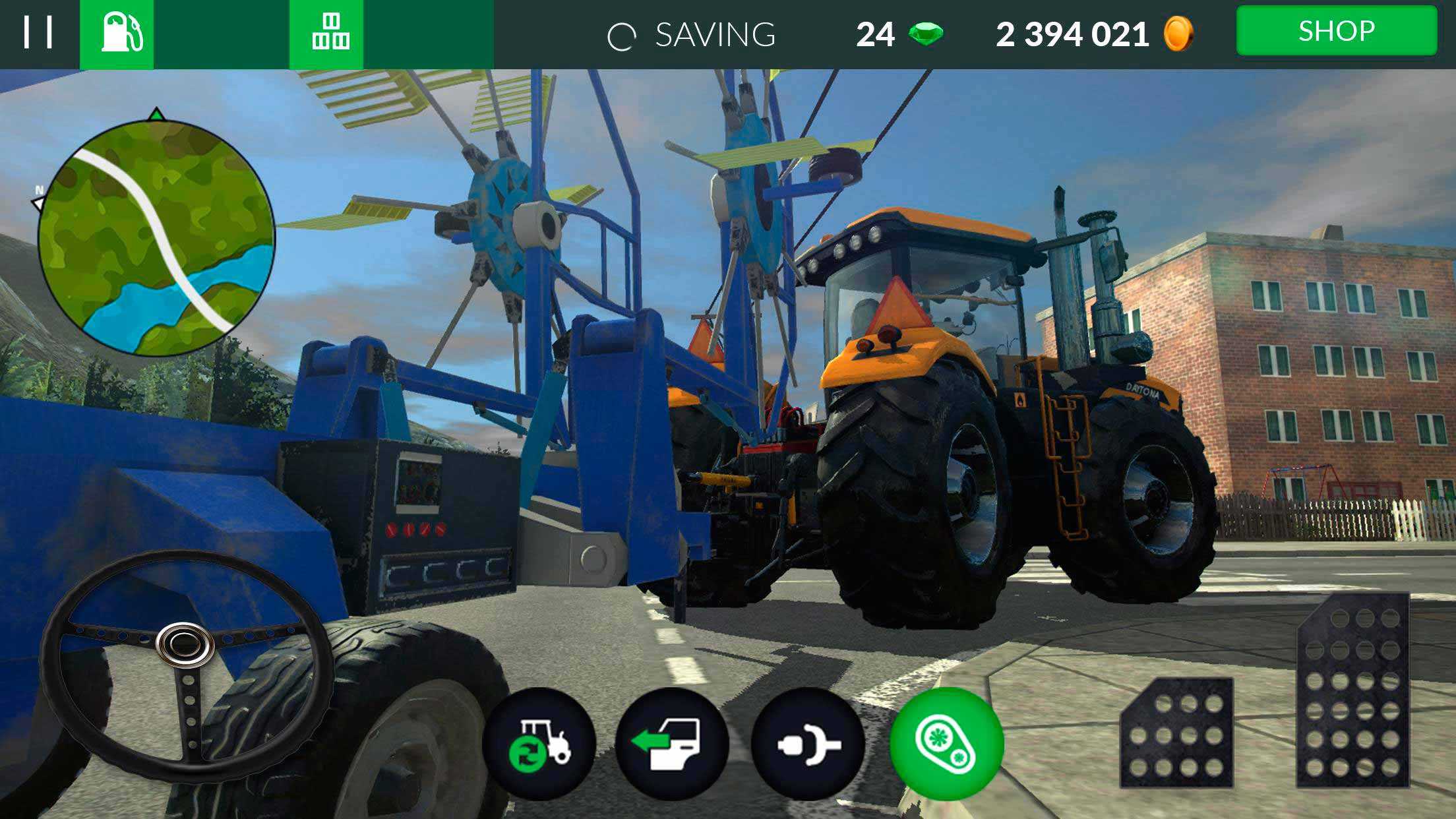Click the gold coin balance icon
1456x819 pixels.
[x=1178, y=34]
